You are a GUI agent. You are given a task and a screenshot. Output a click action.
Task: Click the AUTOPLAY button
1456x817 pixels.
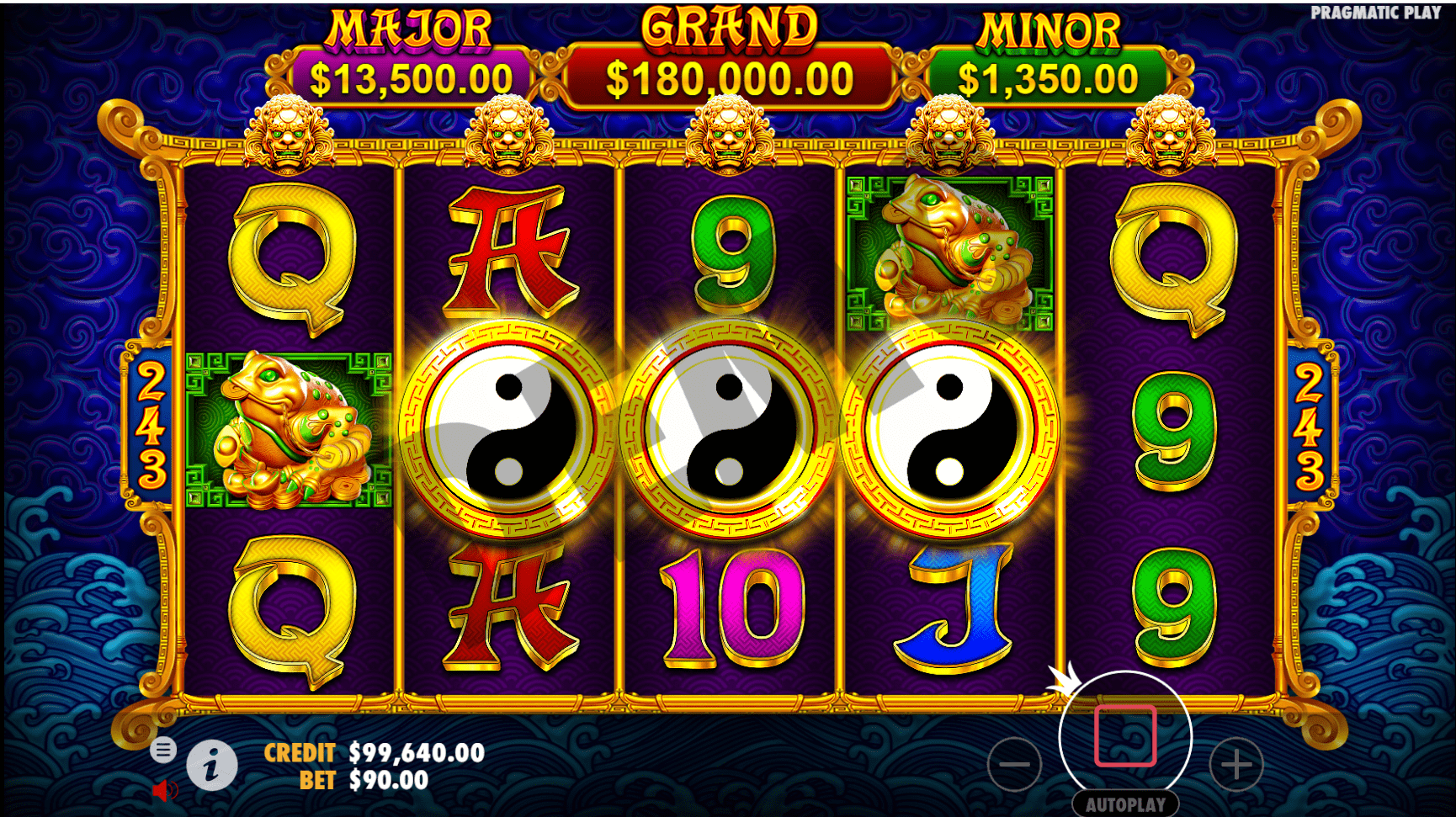(x=1124, y=802)
